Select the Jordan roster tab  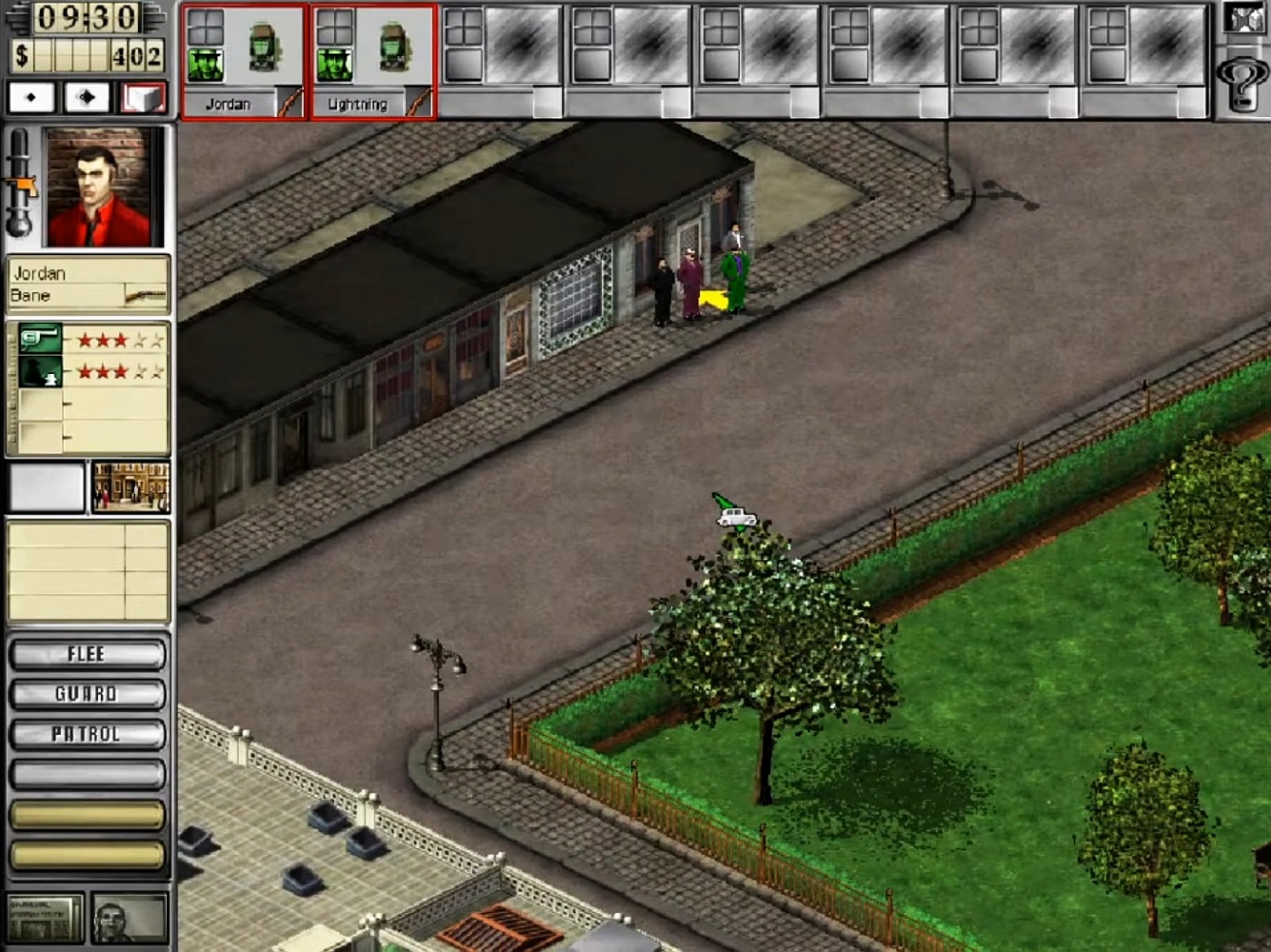click(x=227, y=103)
